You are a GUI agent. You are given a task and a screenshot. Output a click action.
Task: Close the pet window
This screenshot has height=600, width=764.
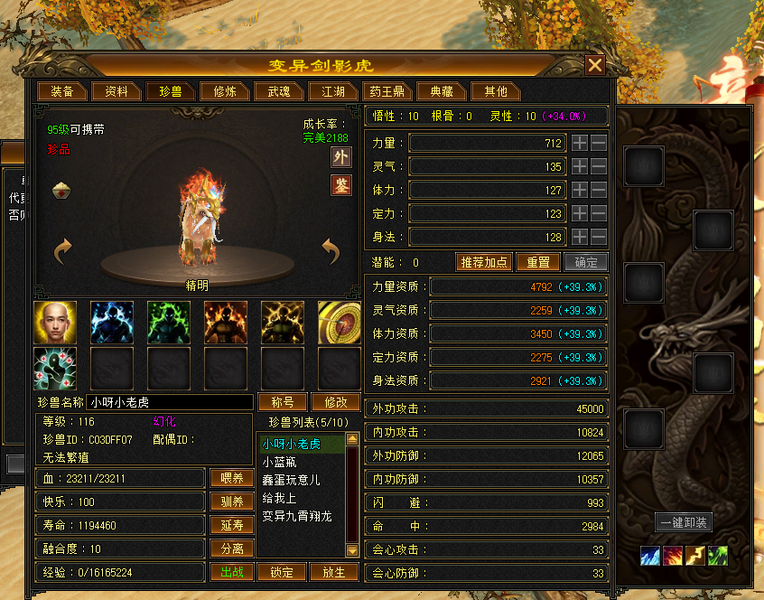[x=595, y=66]
